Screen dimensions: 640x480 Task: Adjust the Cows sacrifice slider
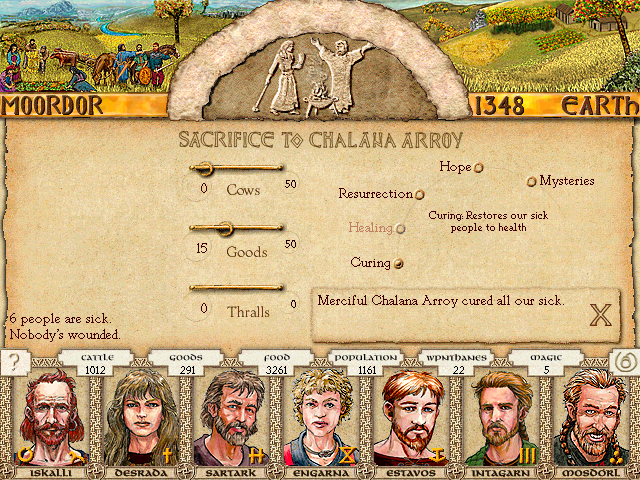tap(203, 167)
